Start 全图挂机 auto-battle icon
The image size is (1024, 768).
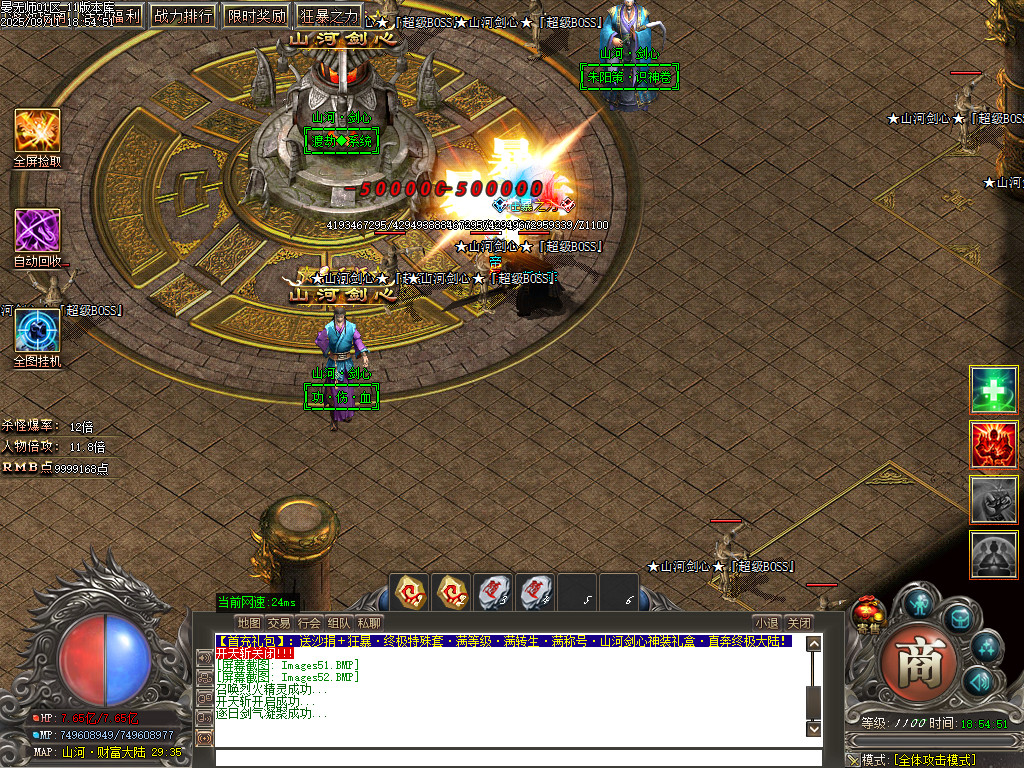37,331
